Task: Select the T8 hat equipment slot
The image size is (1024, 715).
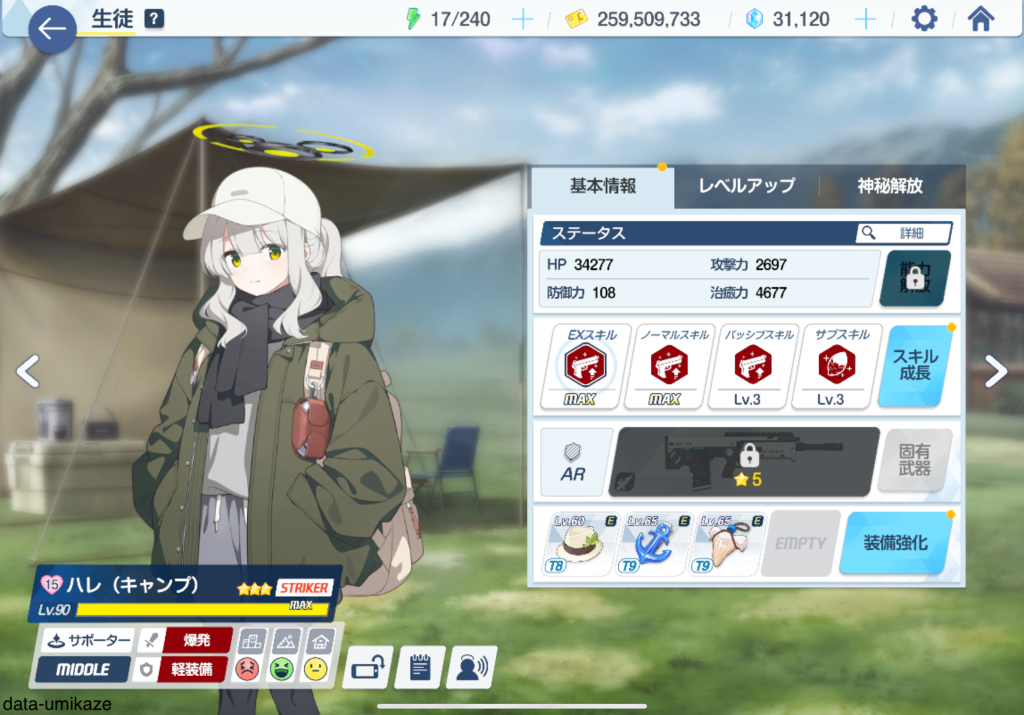Action: point(581,543)
